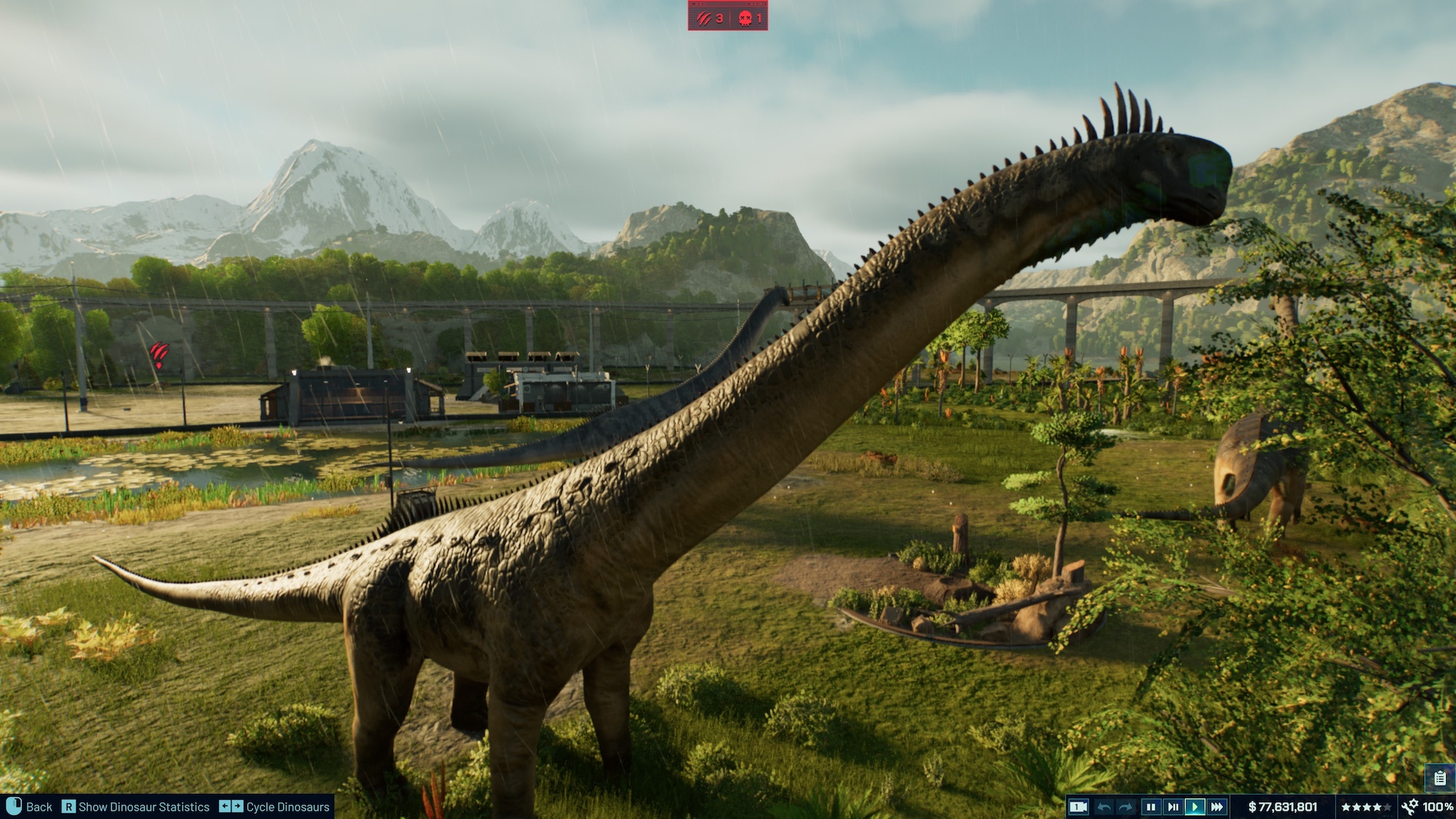
Task: Click the skull fatality alert icon
Action: [x=745, y=17]
